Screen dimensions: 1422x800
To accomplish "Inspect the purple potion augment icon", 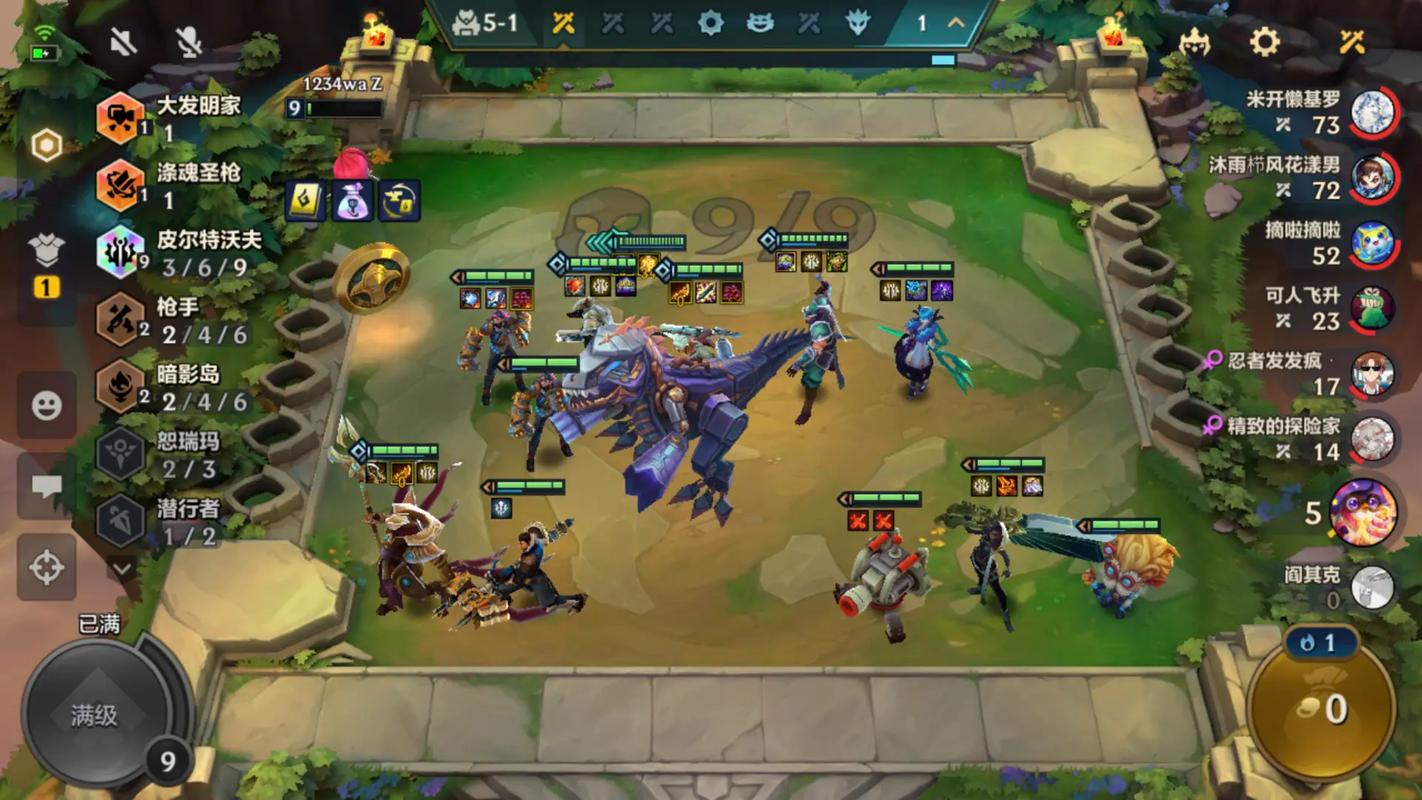I will (351, 200).
